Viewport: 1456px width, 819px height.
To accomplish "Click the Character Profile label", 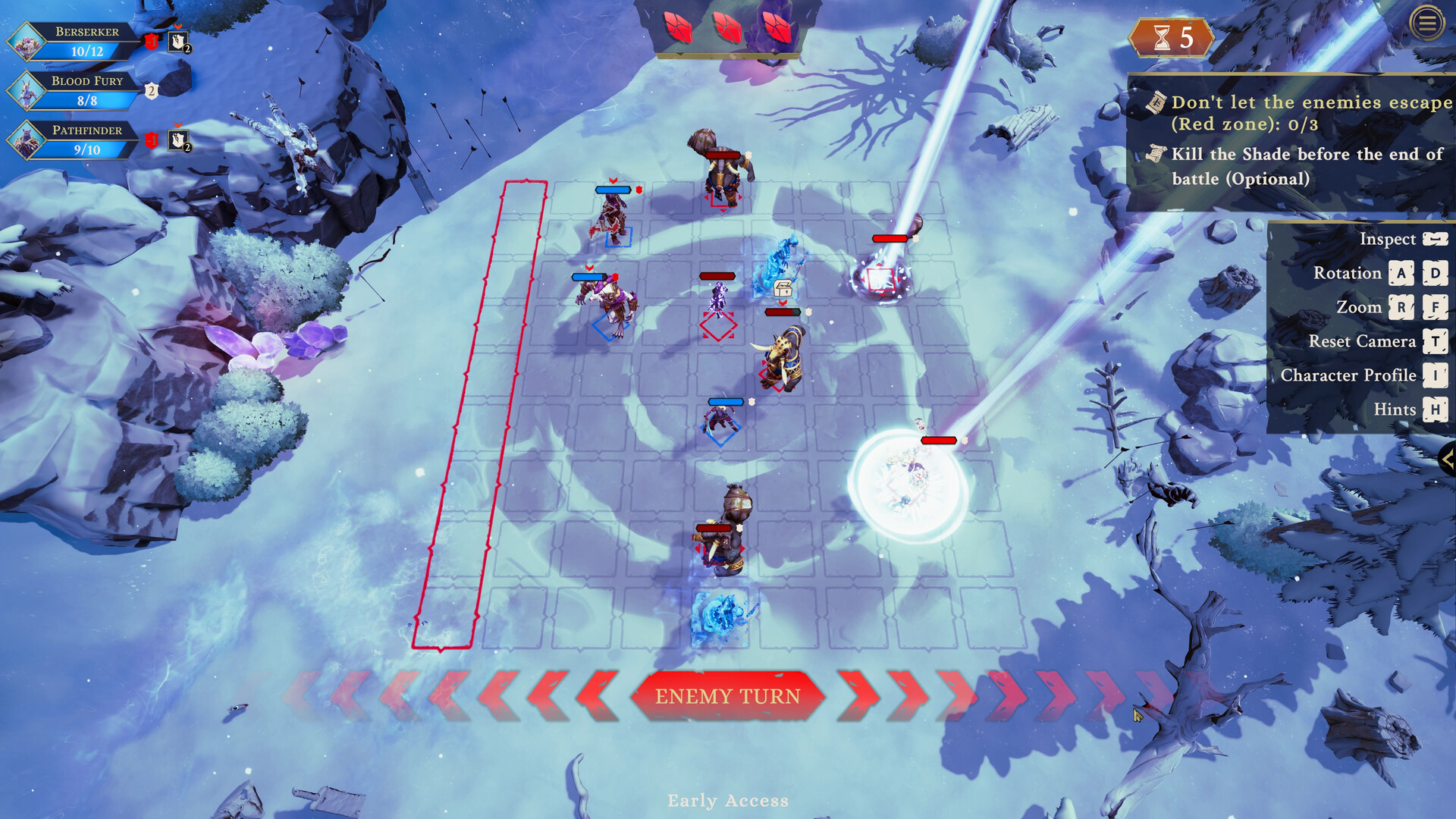I will click(1348, 375).
